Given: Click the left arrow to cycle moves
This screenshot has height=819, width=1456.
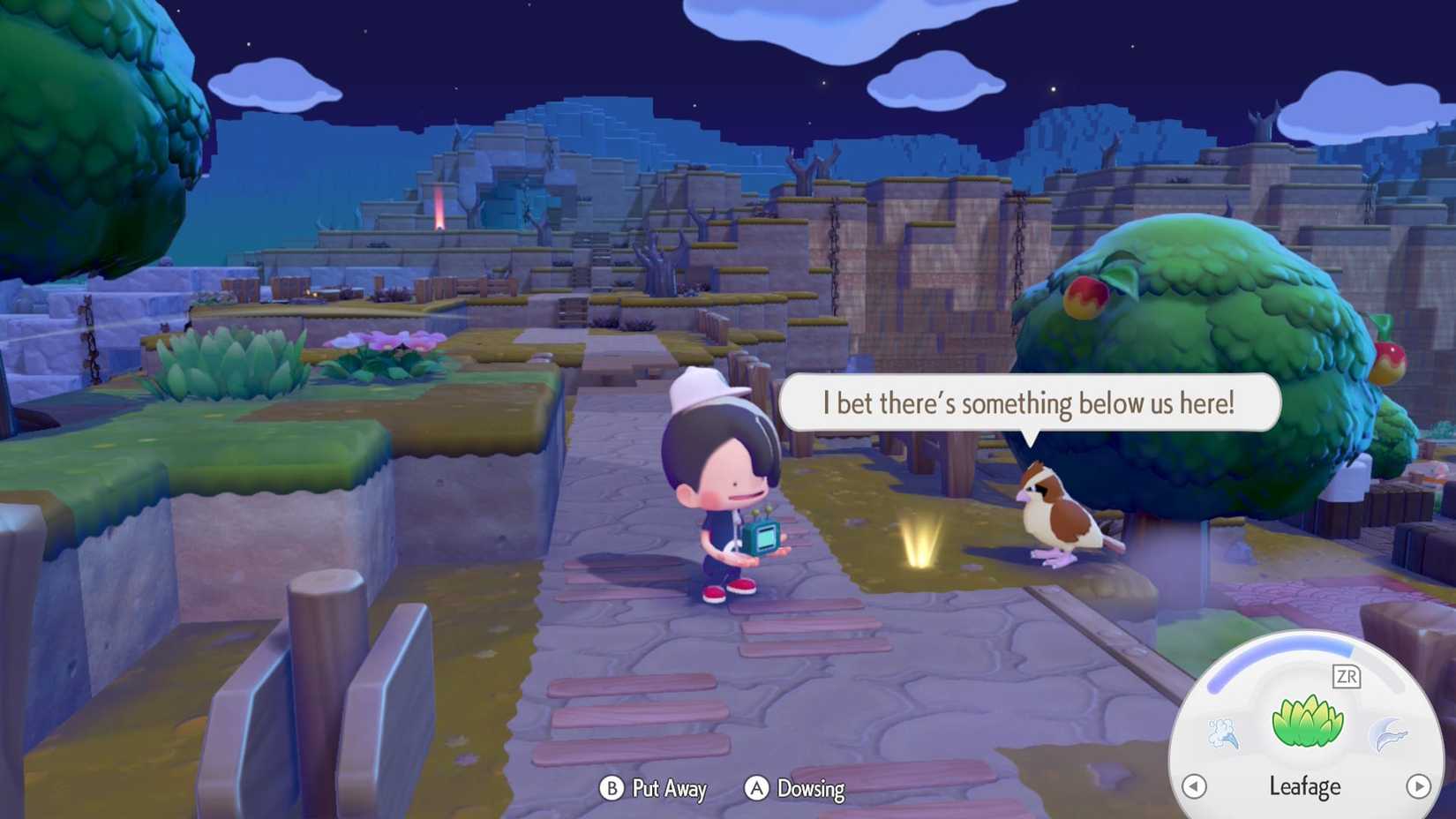Looking at the screenshot, I should tap(1197, 785).
